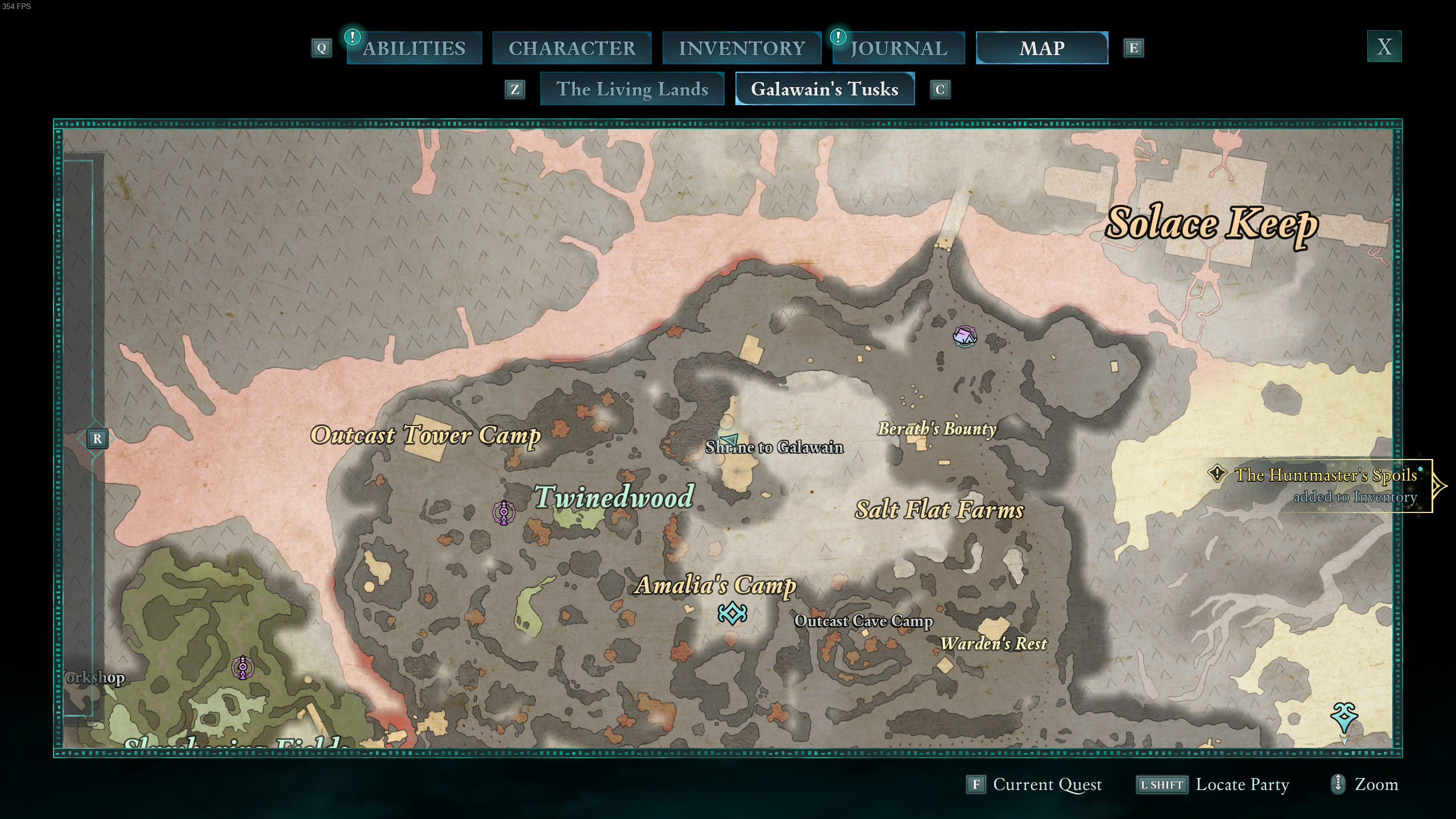Click the purple altar icon above the Workshop label

click(242, 665)
